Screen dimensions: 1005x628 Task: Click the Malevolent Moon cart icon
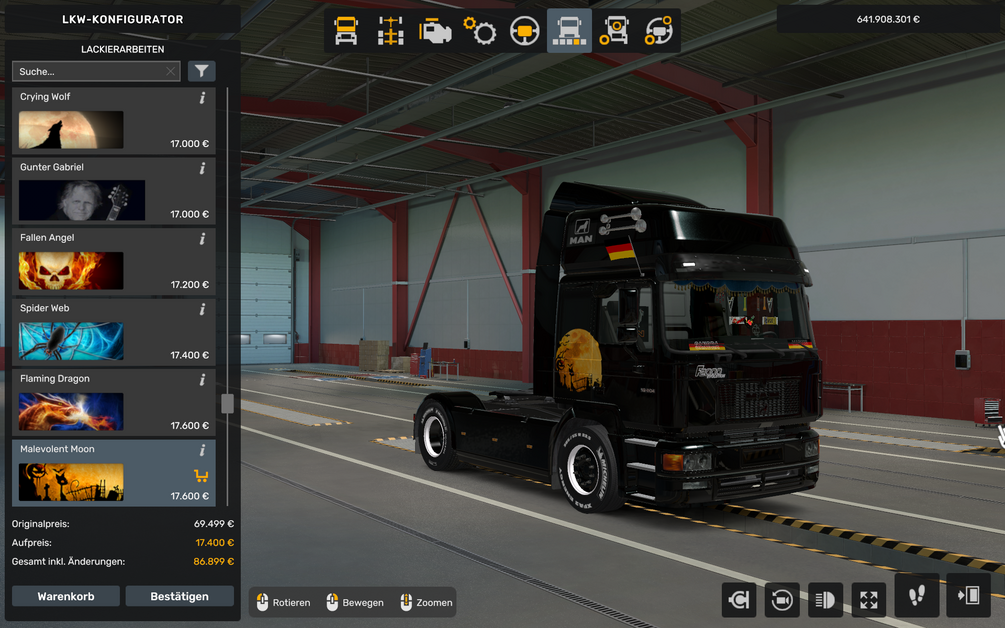click(200, 475)
